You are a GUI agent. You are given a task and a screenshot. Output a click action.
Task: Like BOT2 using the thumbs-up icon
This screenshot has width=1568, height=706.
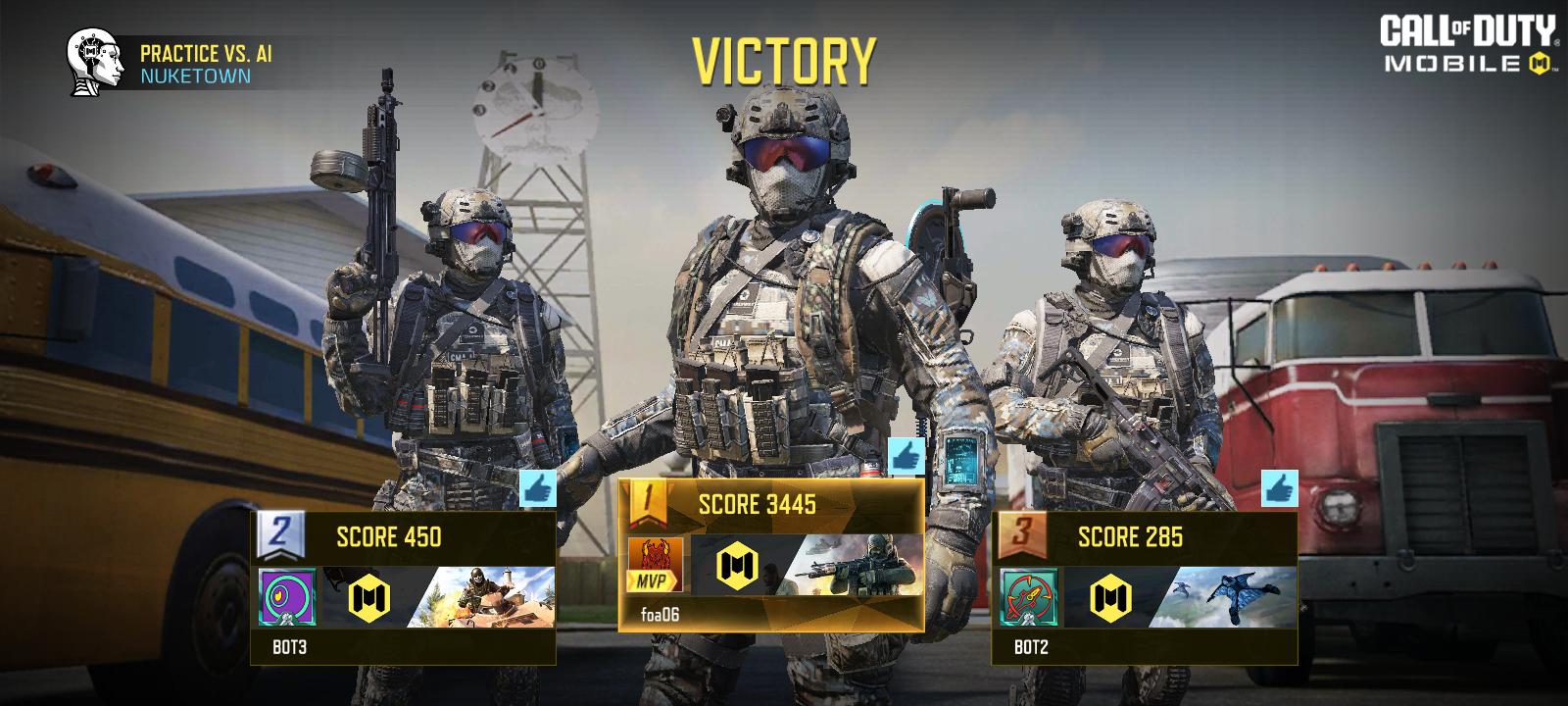[1279, 488]
